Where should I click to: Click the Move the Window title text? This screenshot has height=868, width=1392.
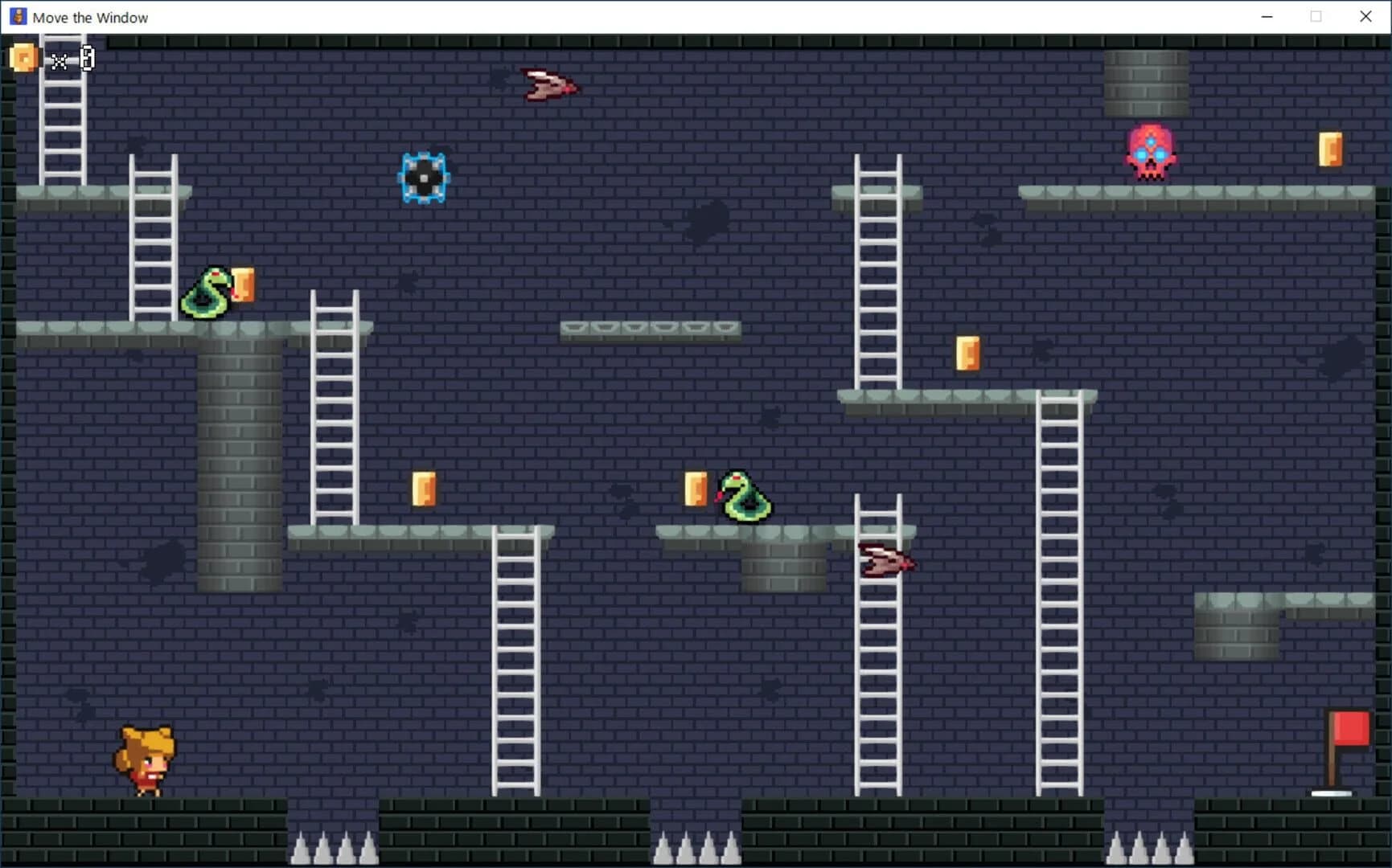click(x=90, y=17)
